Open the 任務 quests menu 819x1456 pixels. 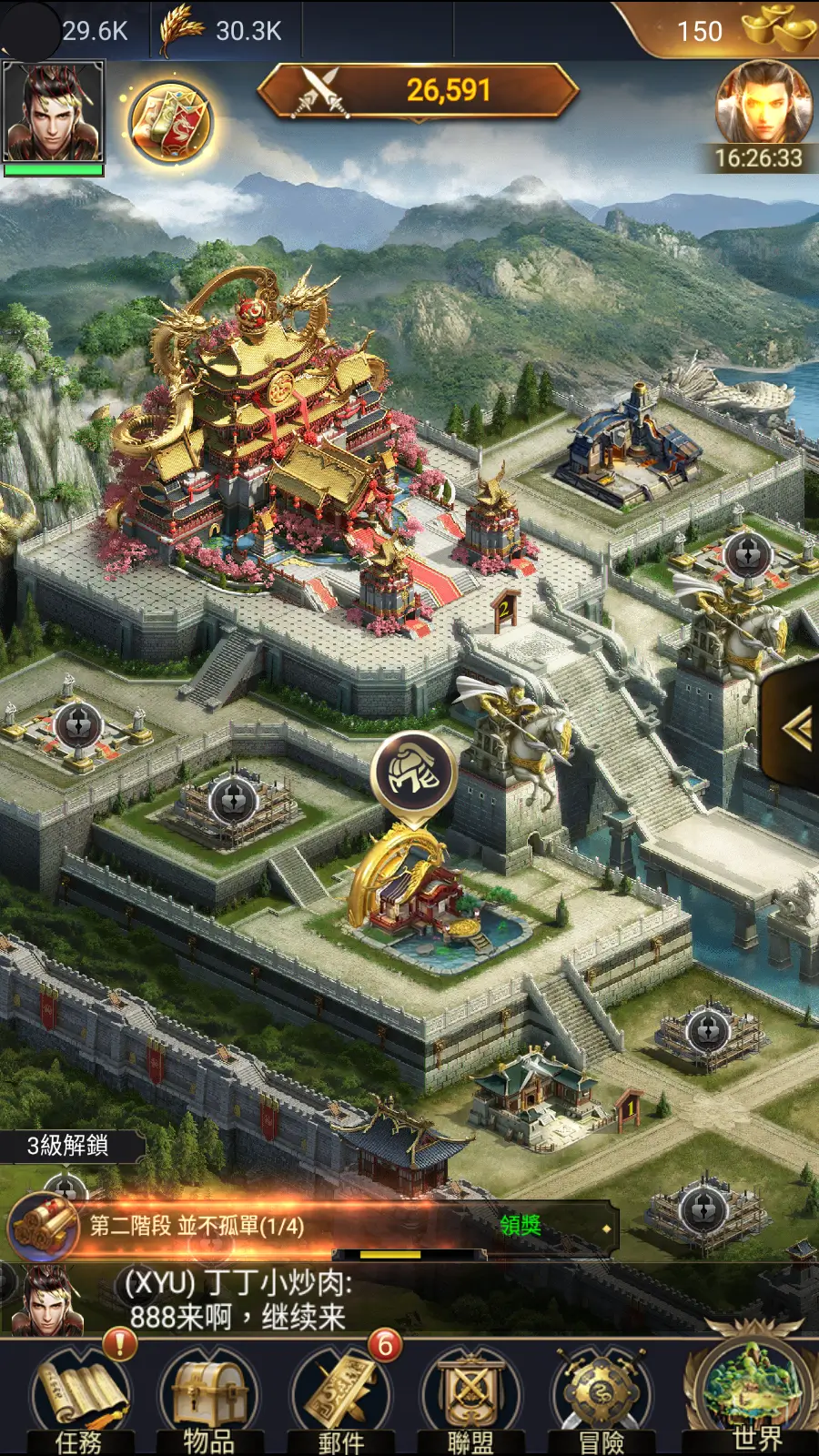(x=80, y=1397)
